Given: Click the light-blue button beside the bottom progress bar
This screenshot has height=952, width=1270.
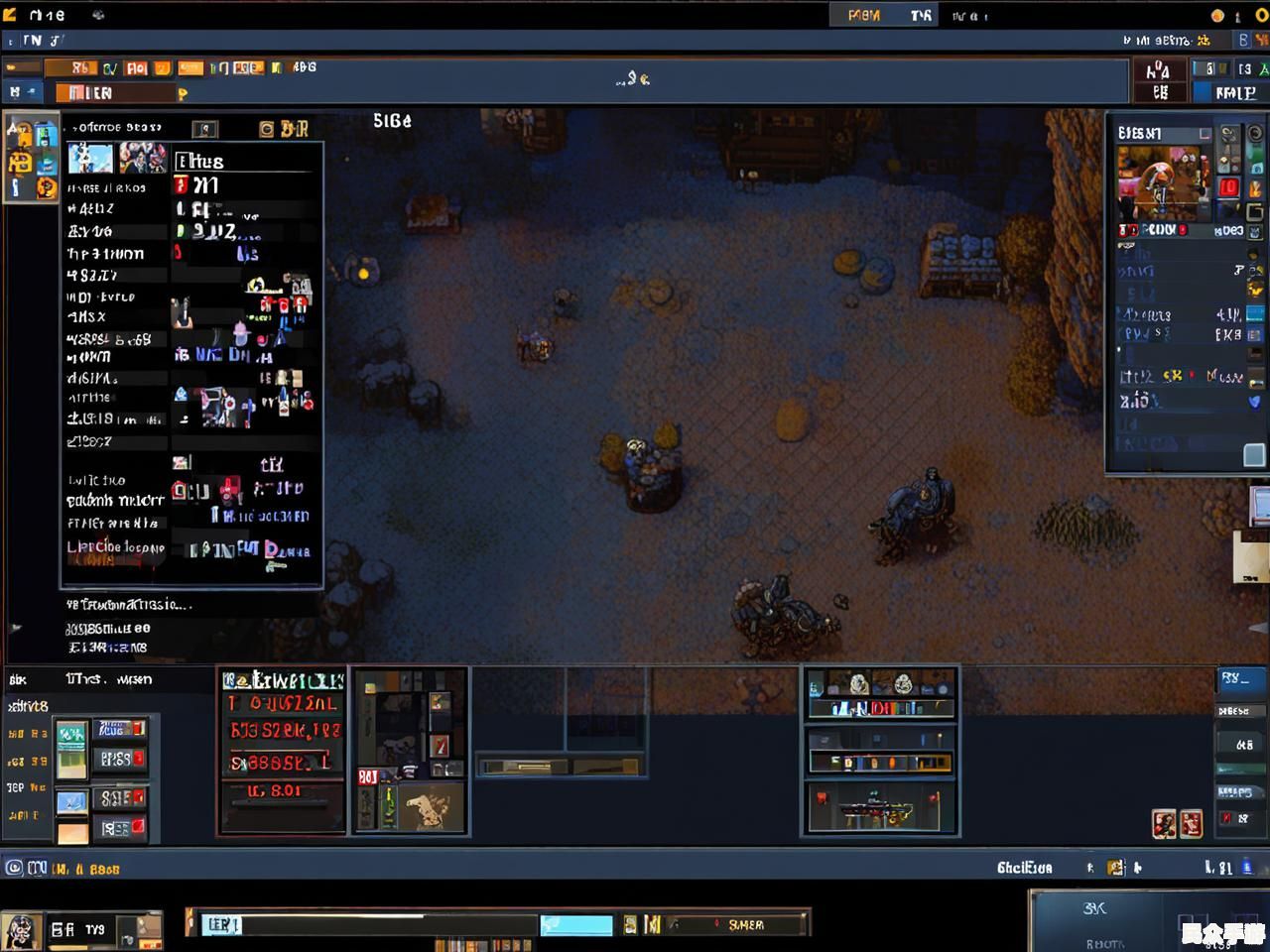Looking at the screenshot, I should pyautogui.click(x=575, y=925).
